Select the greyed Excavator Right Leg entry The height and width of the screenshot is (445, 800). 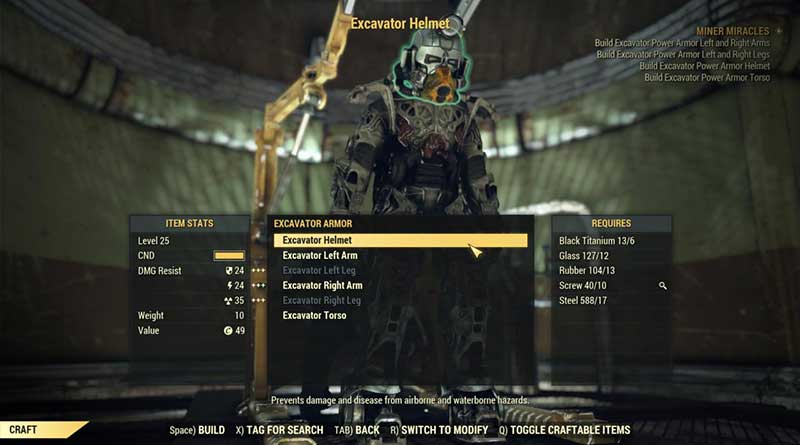(x=322, y=301)
